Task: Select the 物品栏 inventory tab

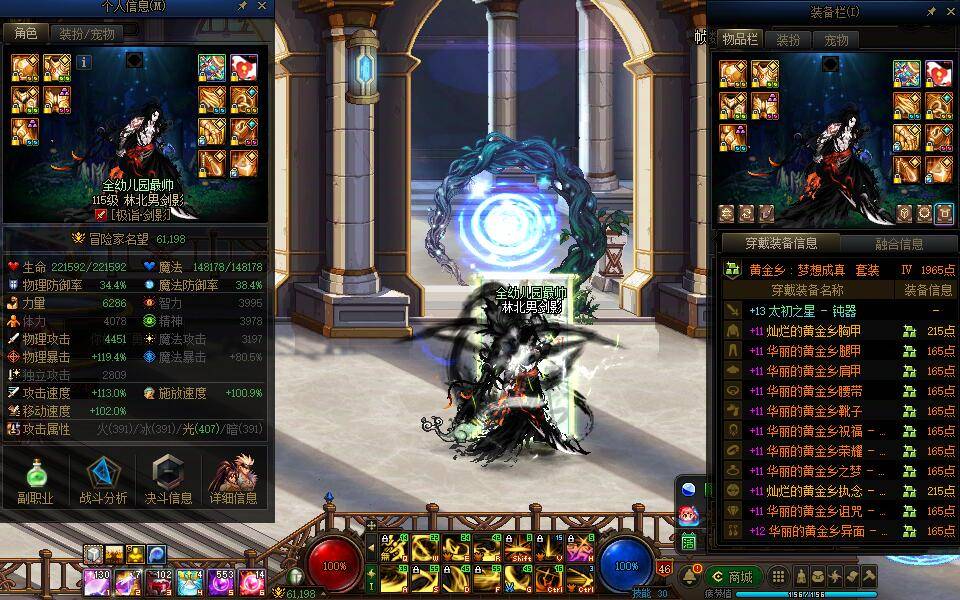Action: [740, 40]
